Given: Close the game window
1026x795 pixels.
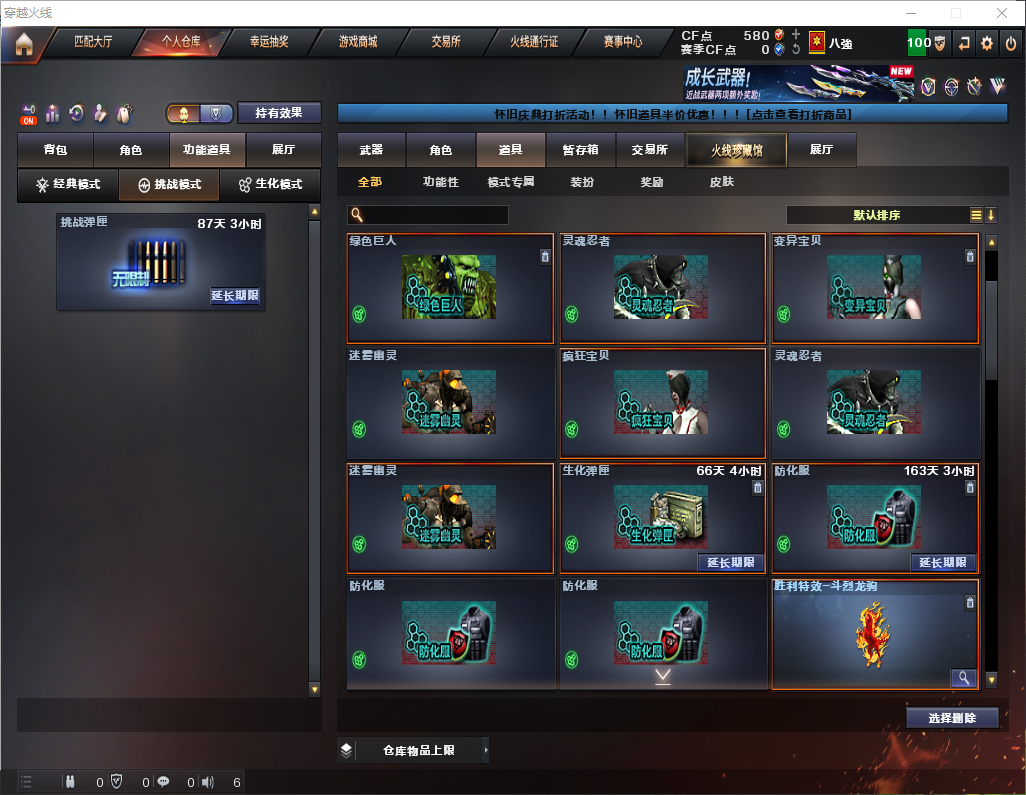Looking at the screenshot, I should [x=1001, y=13].
